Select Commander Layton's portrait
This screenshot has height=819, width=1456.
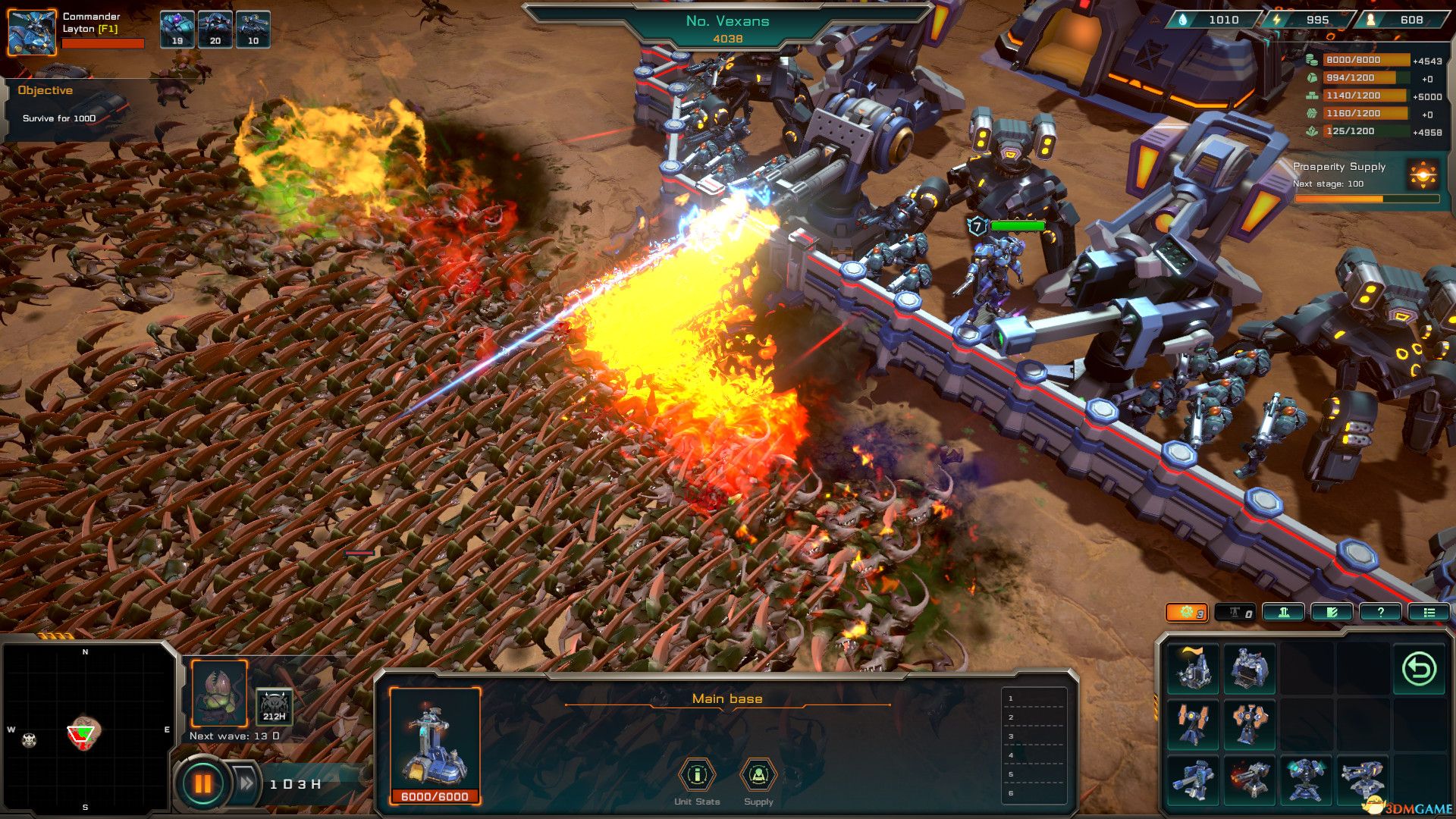click(x=32, y=32)
